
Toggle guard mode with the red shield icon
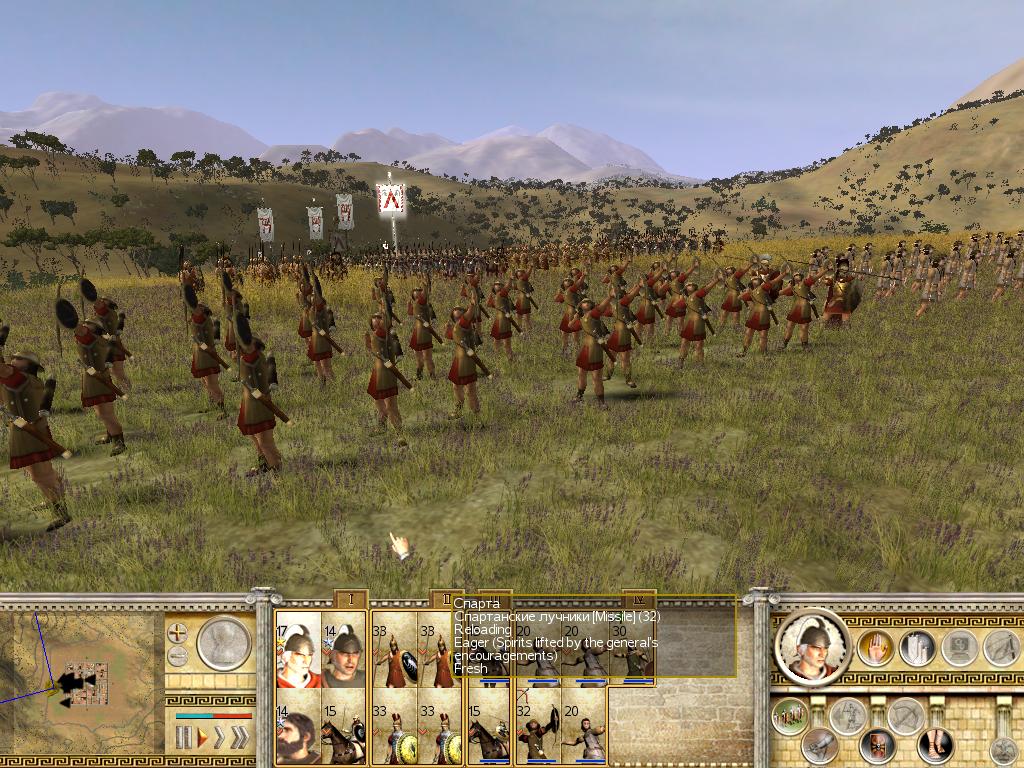click(x=876, y=744)
